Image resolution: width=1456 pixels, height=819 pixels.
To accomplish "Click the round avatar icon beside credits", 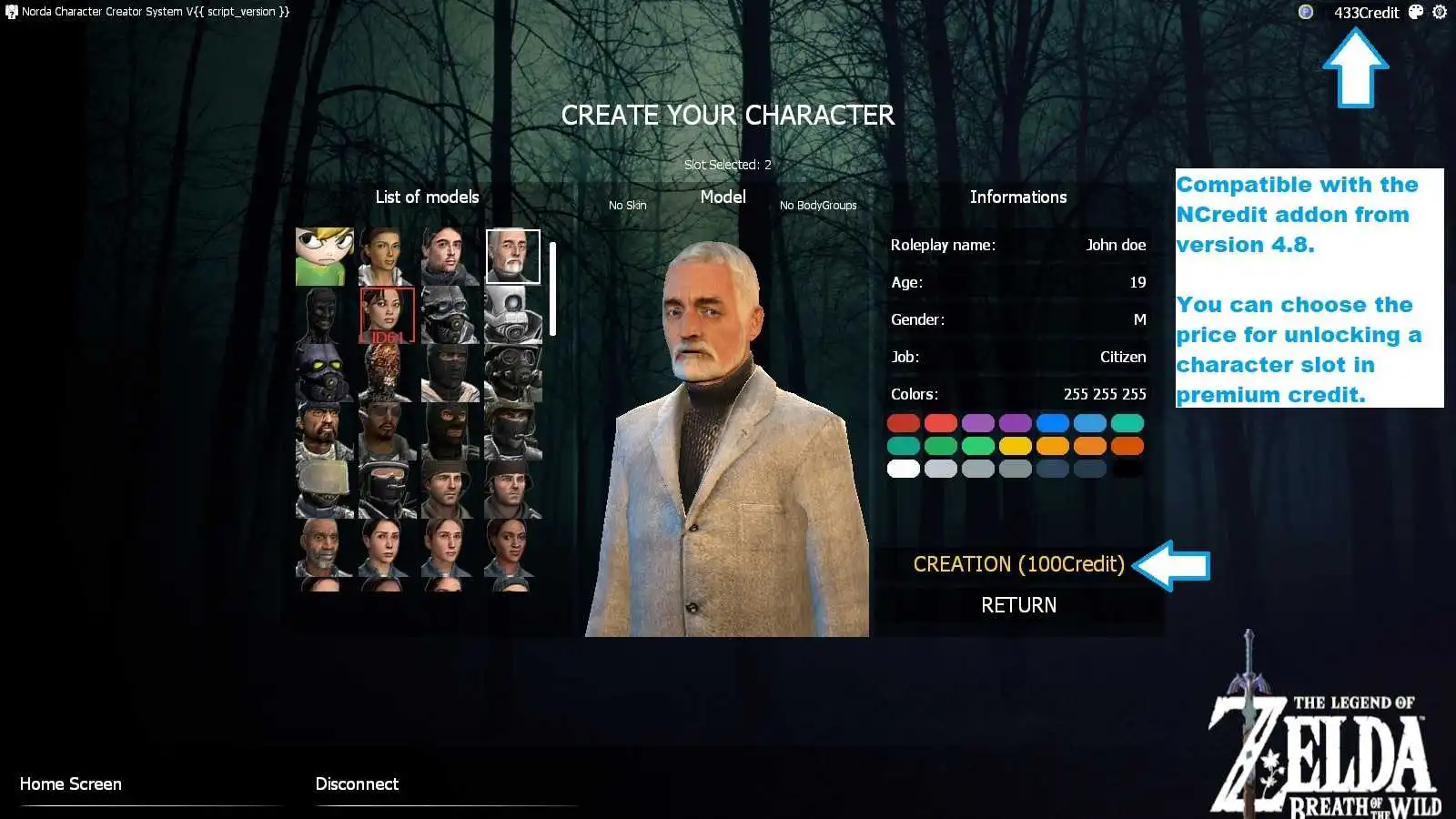I will coord(1306,12).
